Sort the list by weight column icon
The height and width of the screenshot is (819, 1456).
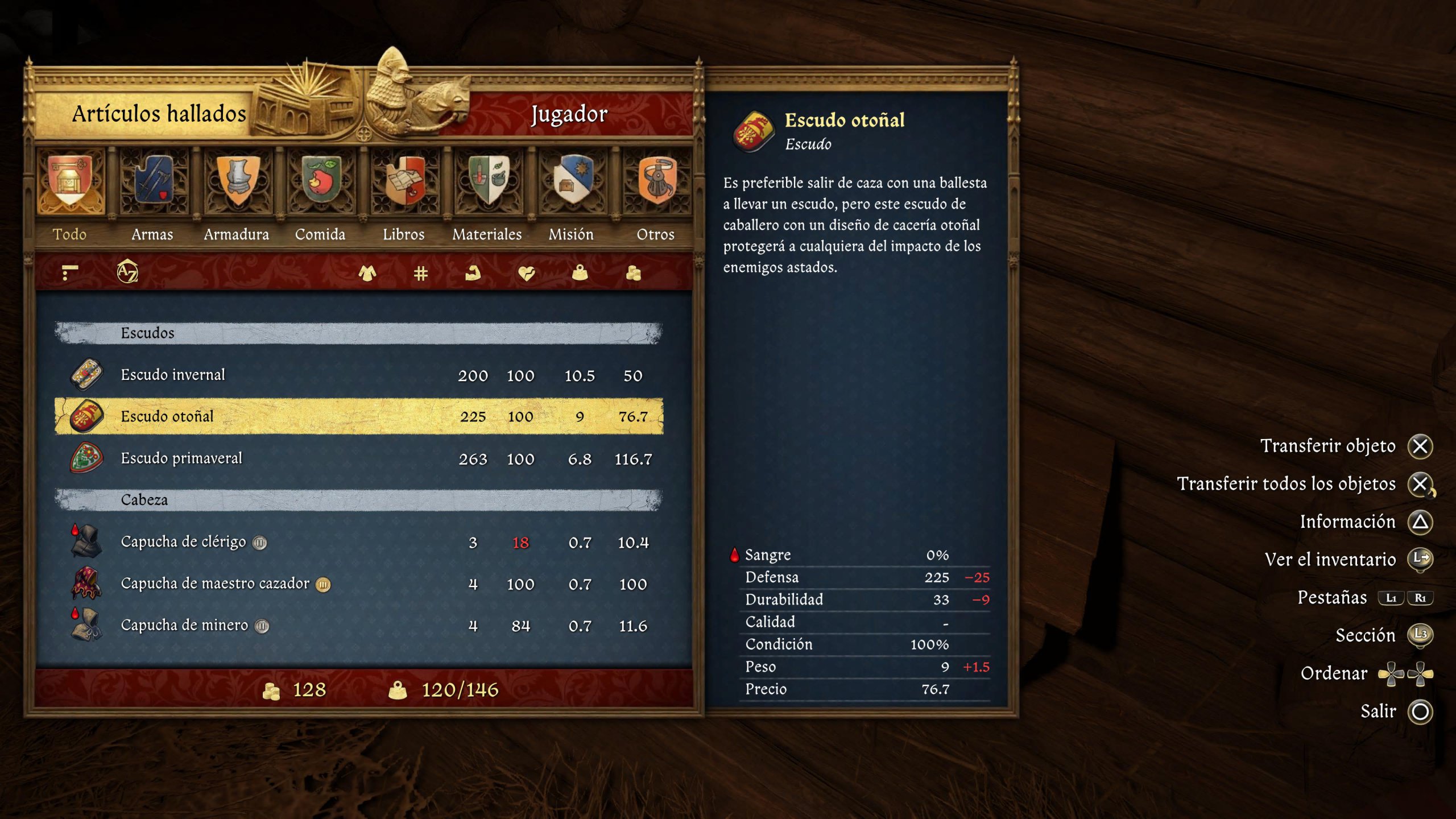coord(580,274)
